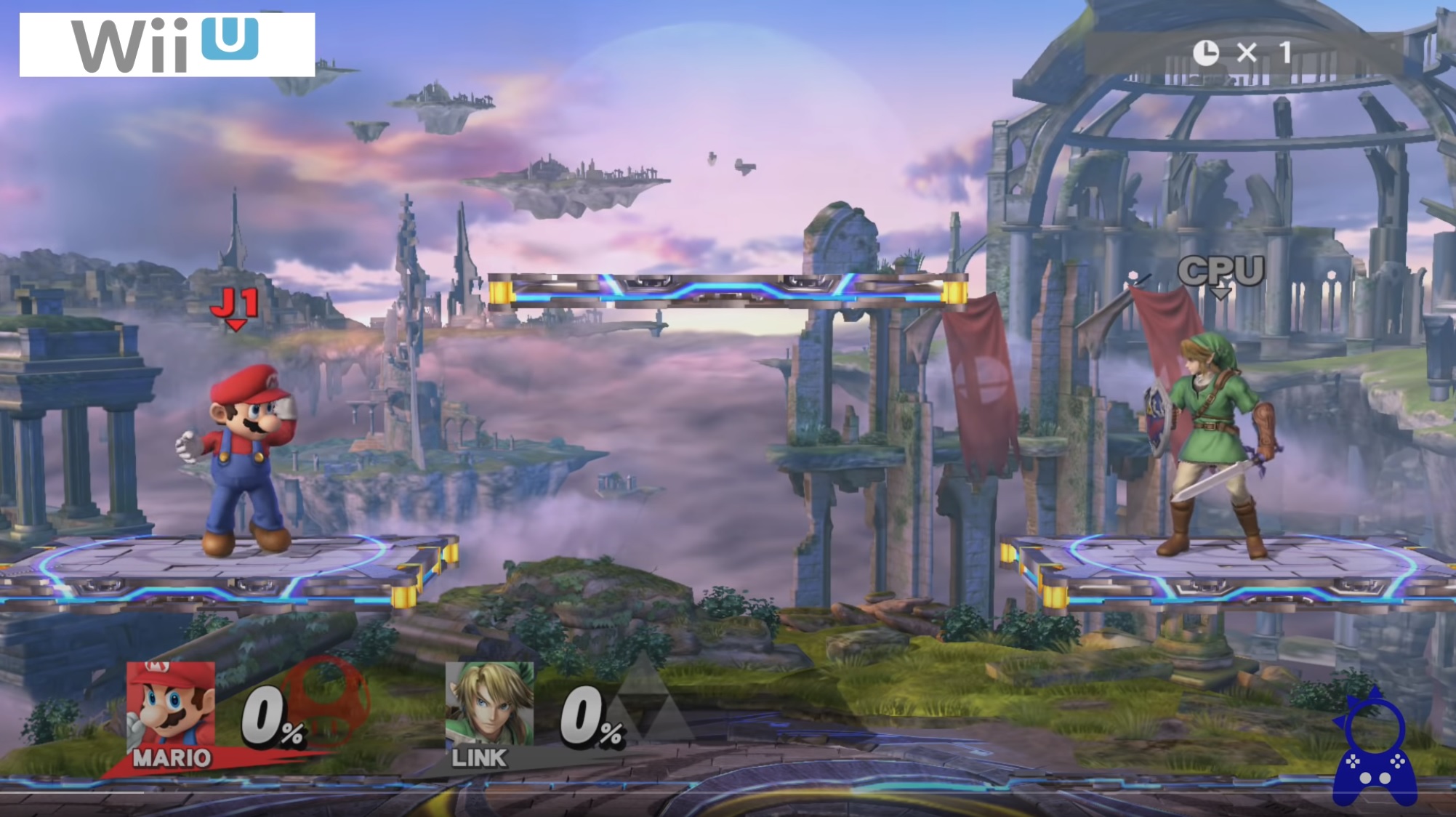Click the red J1 player indicator tag
This screenshot has width=1456, height=817.
tap(236, 306)
